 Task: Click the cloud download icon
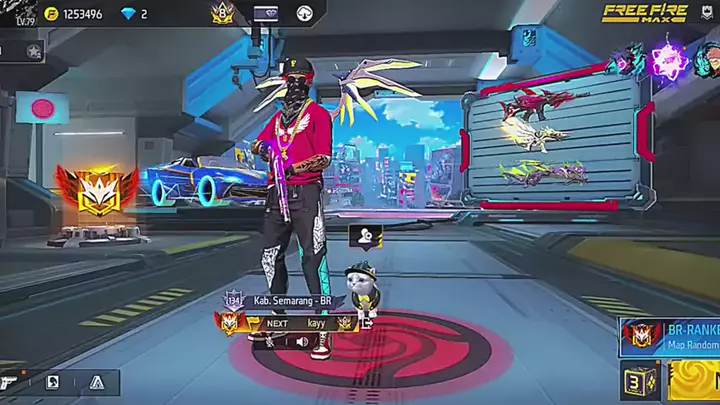(305, 14)
